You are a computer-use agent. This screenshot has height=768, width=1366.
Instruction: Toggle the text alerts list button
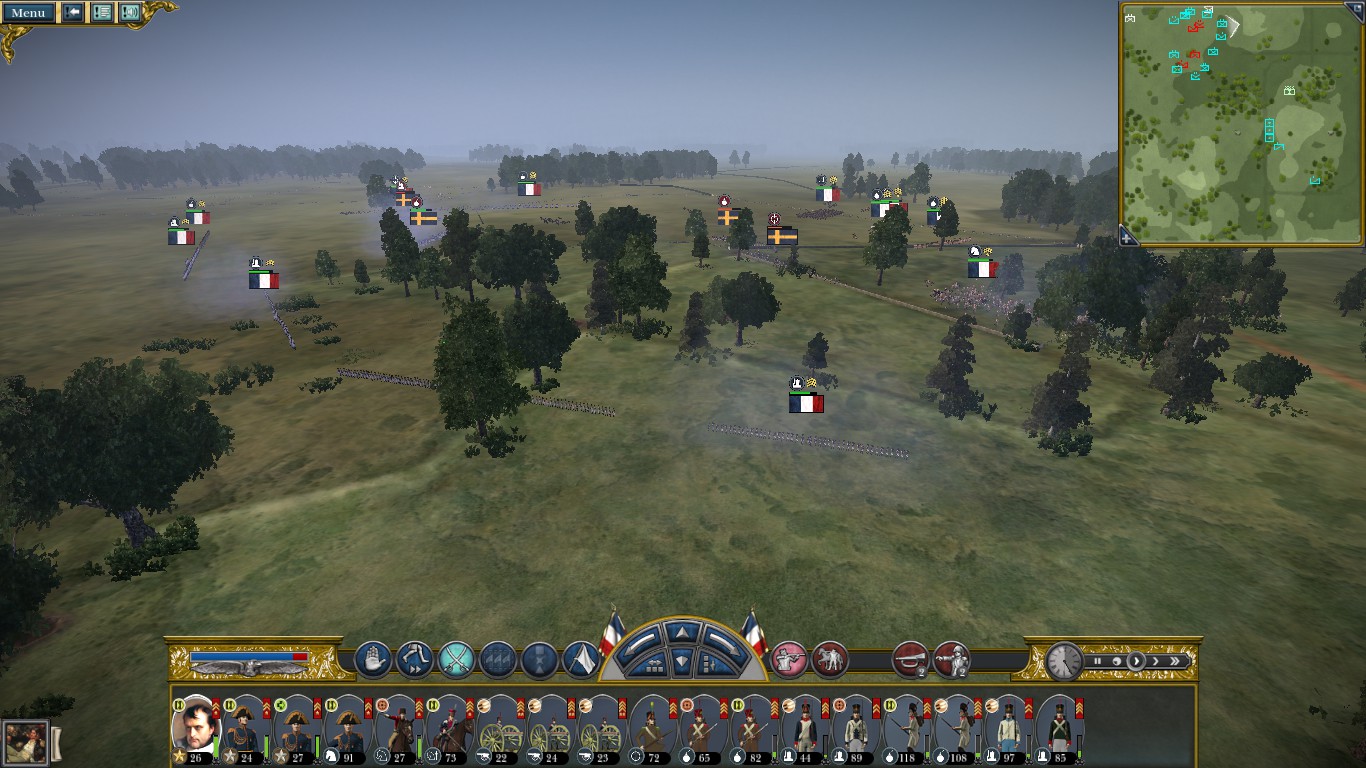102,13
